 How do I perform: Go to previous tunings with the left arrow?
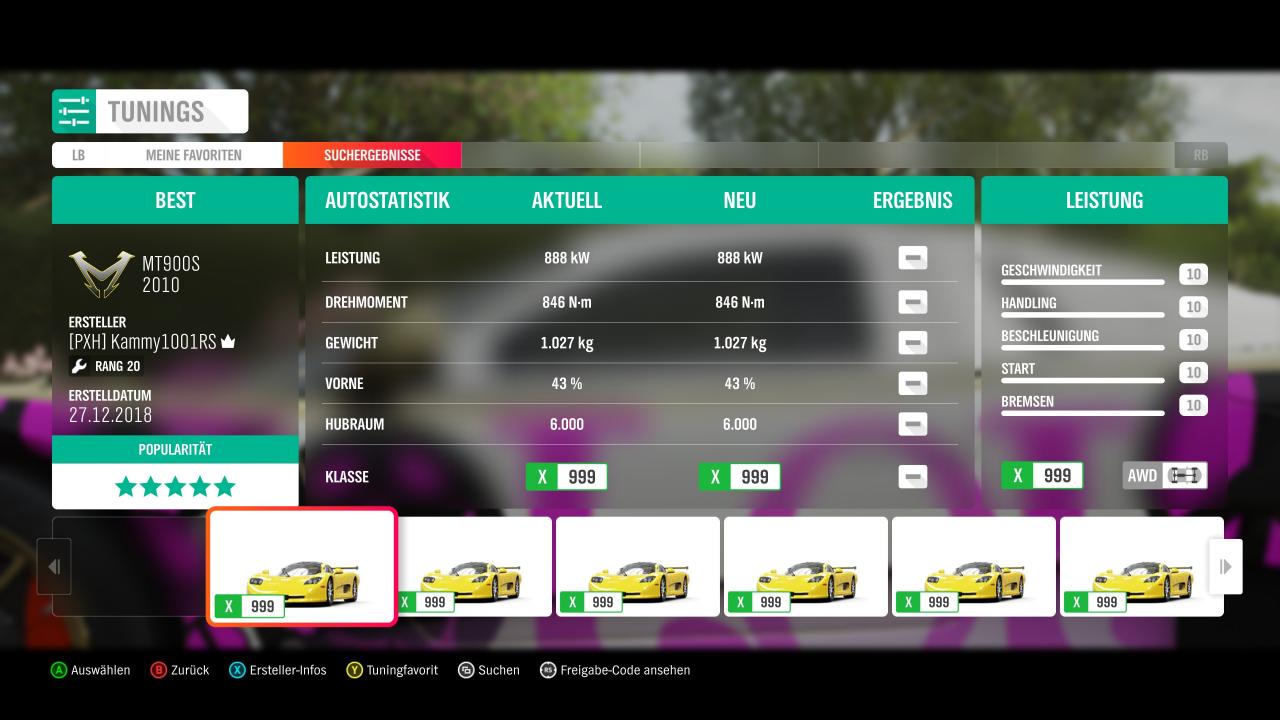(54, 567)
